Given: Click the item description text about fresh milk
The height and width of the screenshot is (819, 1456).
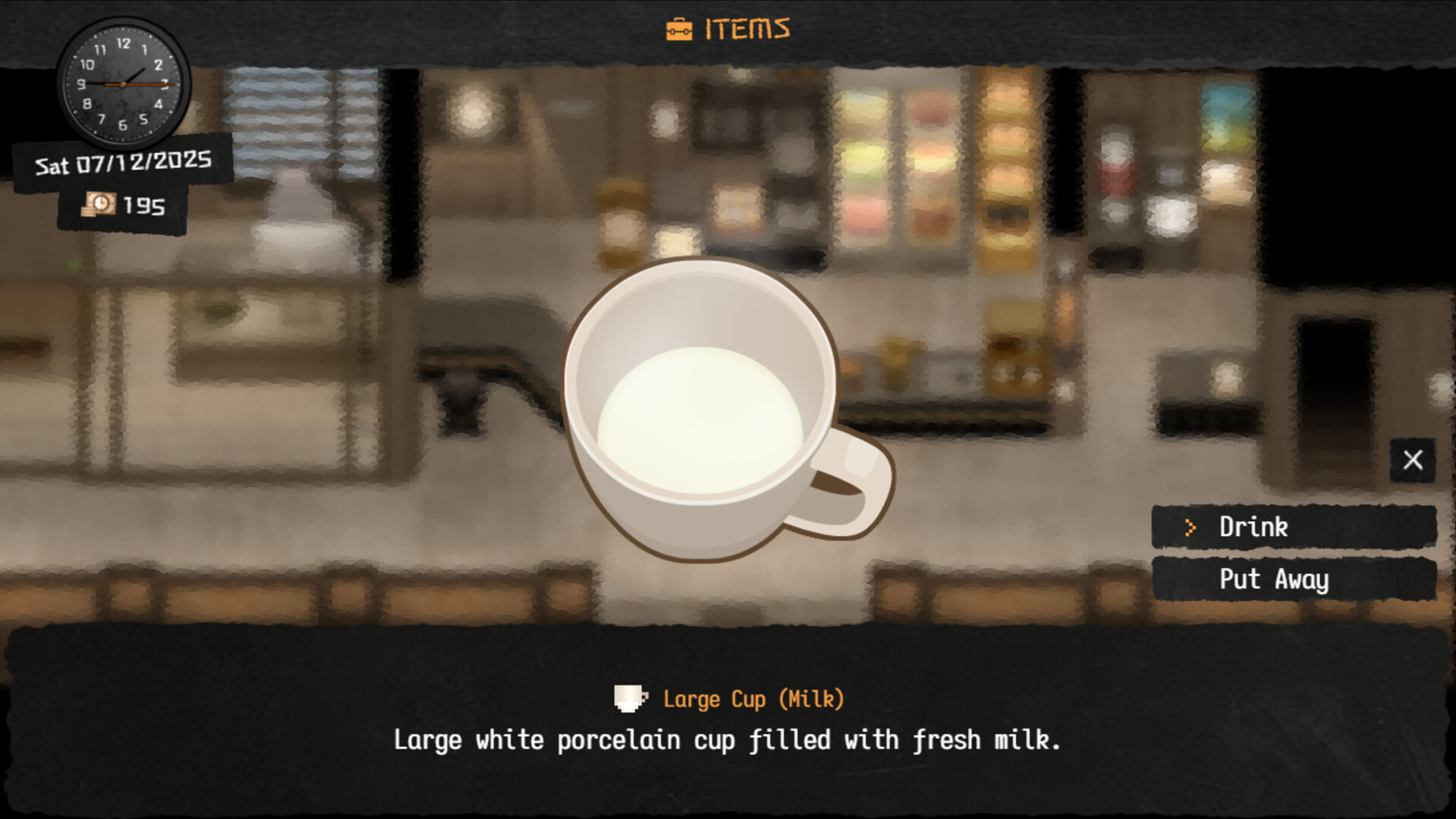Looking at the screenshot, I should [x=727, y=739].
